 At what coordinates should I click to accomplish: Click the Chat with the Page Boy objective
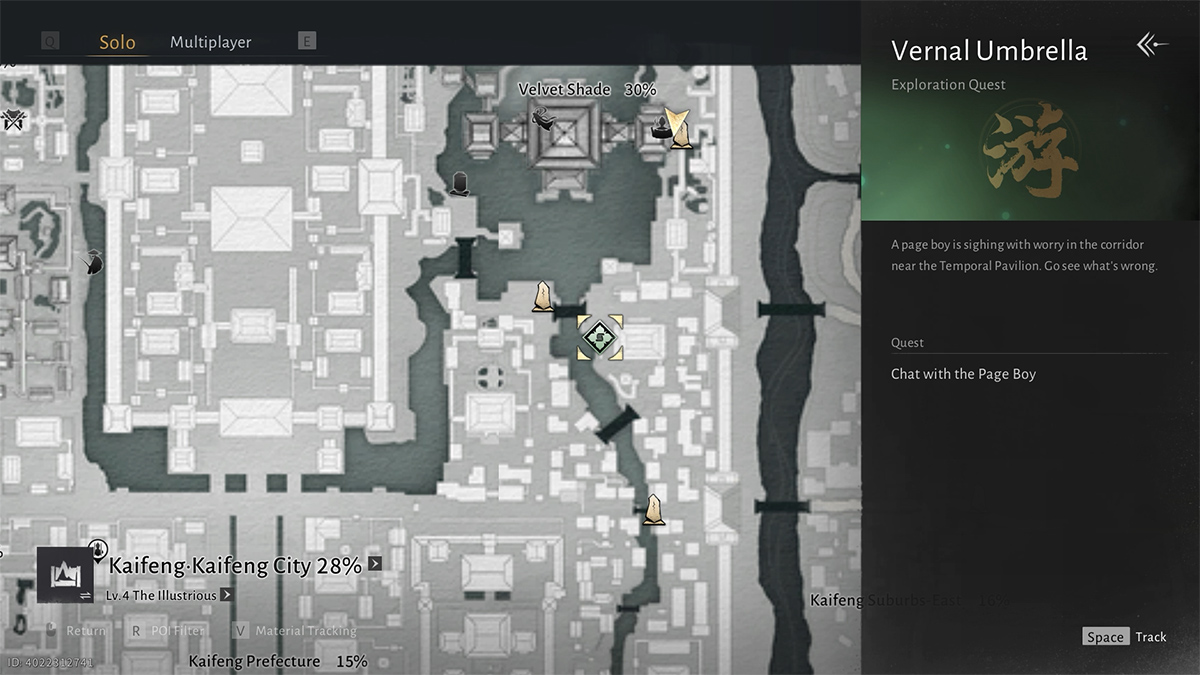click(963, 374)
